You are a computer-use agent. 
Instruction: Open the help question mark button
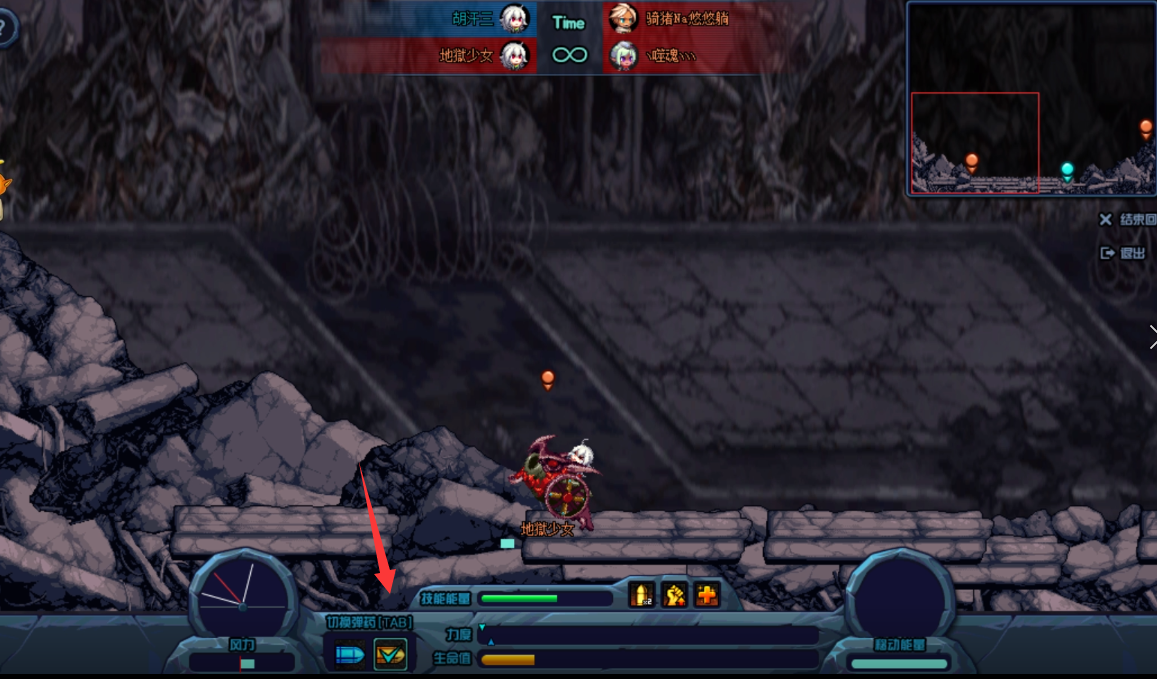click(6, 30)
